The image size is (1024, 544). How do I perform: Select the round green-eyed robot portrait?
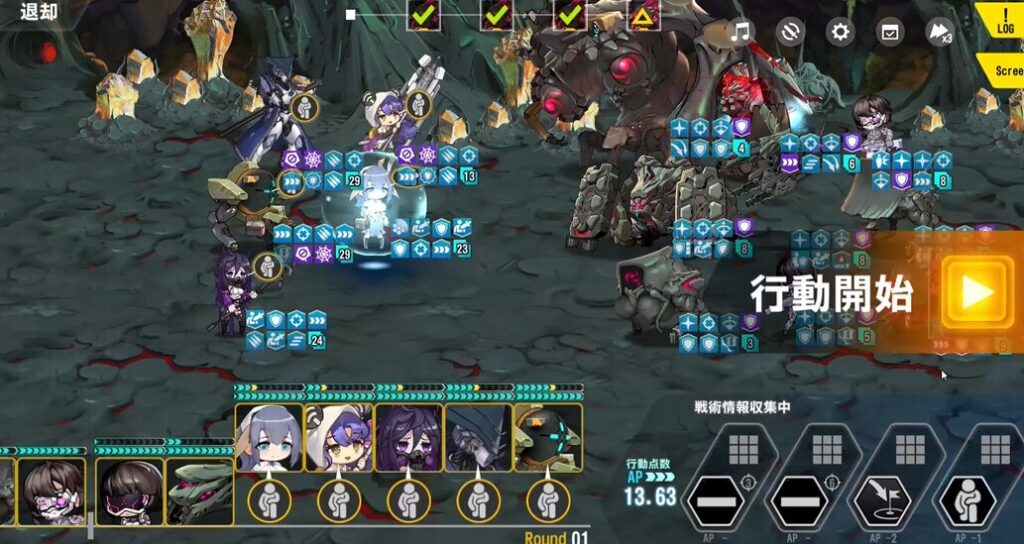point(548,438)
